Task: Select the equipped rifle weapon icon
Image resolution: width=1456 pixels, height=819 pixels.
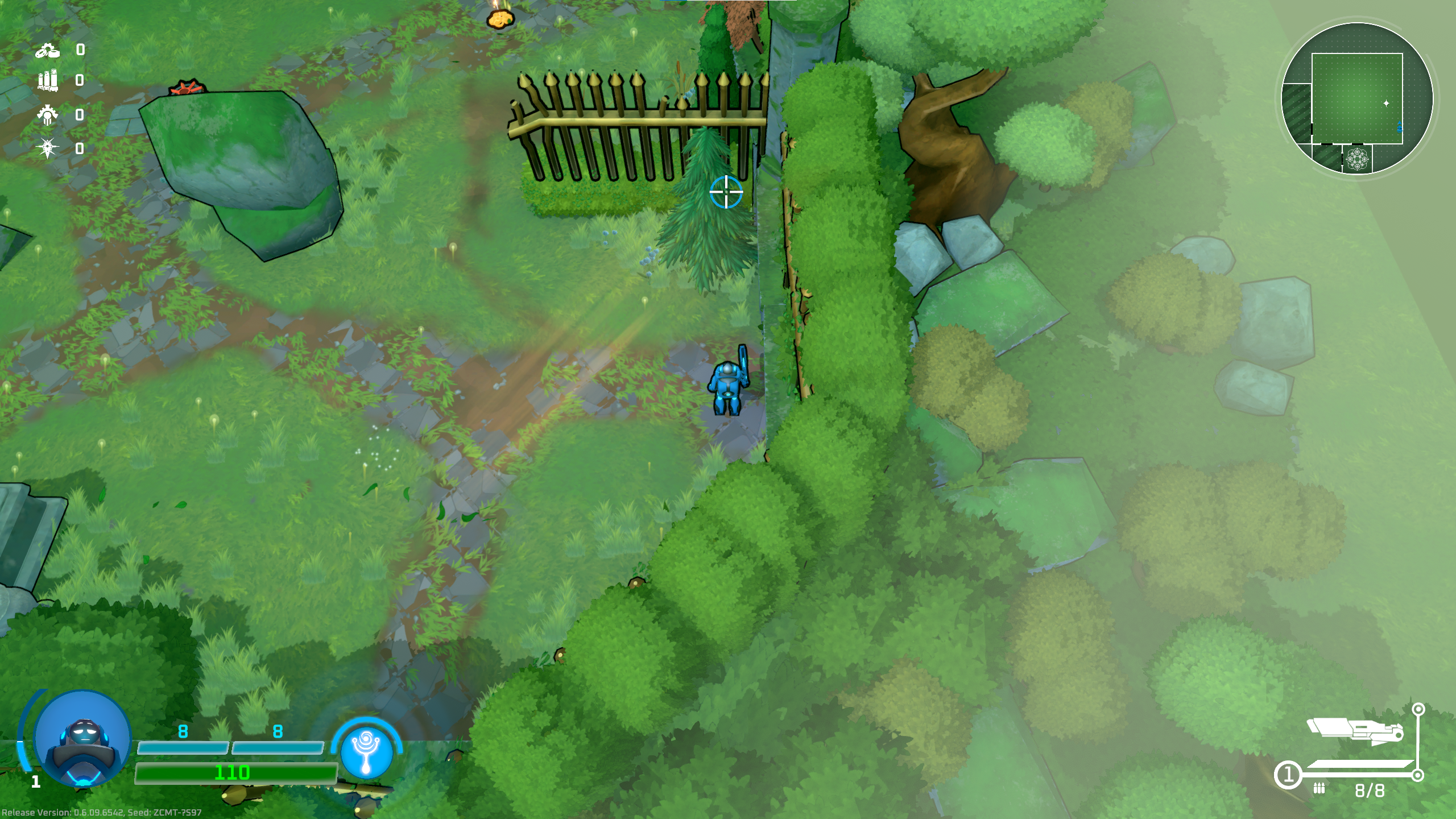Action: (1355, 731)
